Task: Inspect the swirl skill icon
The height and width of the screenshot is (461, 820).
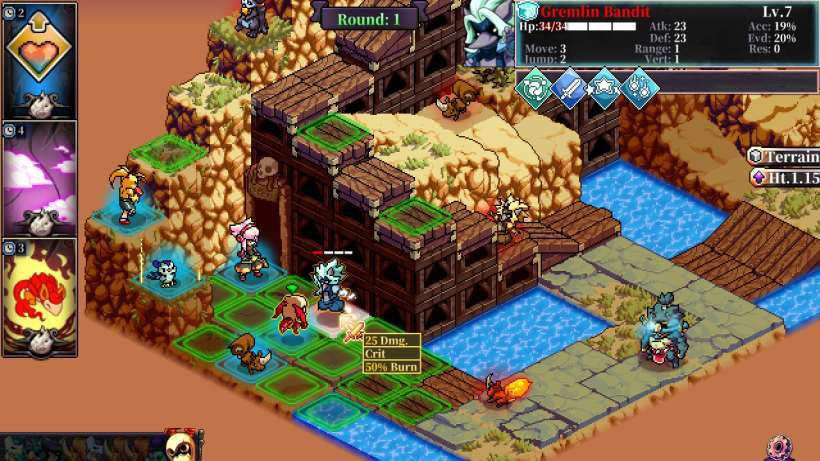Action: pyautogui.click(x=532, y=87)
